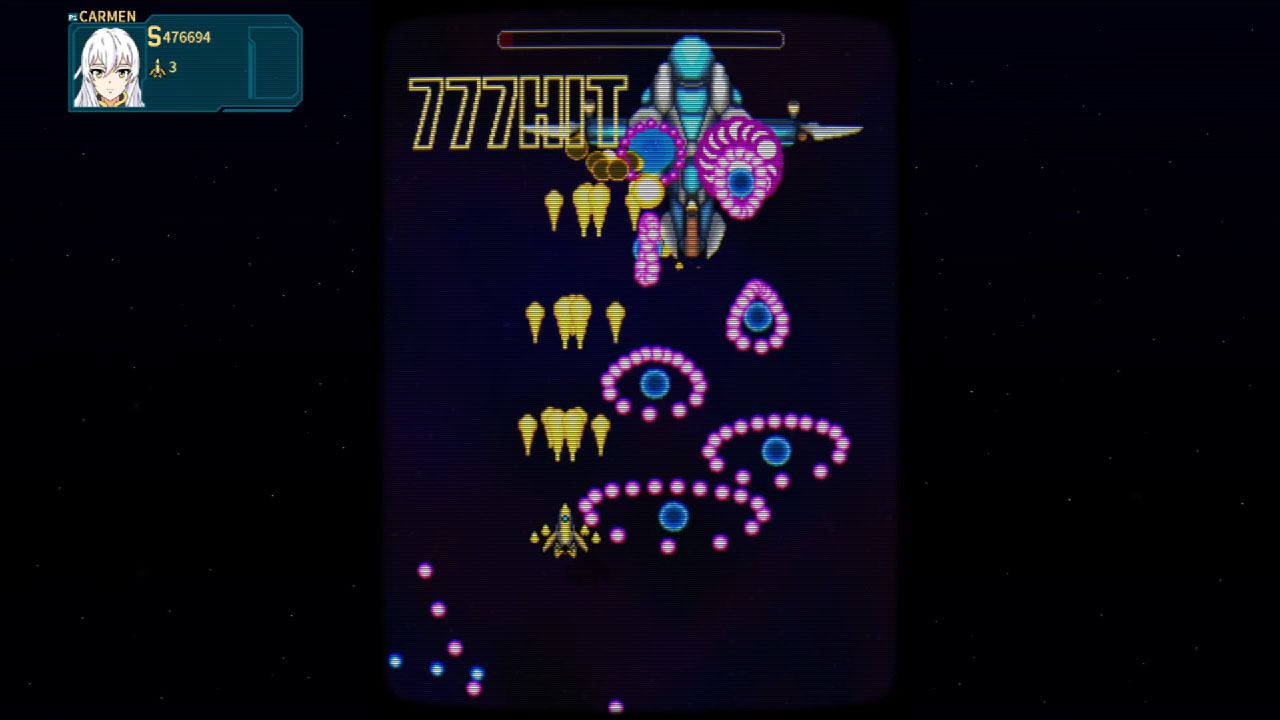The height and width of the screenshot is (720, 1280).
Task: Select the boss battleship sprite
Action: pos(690,130)
